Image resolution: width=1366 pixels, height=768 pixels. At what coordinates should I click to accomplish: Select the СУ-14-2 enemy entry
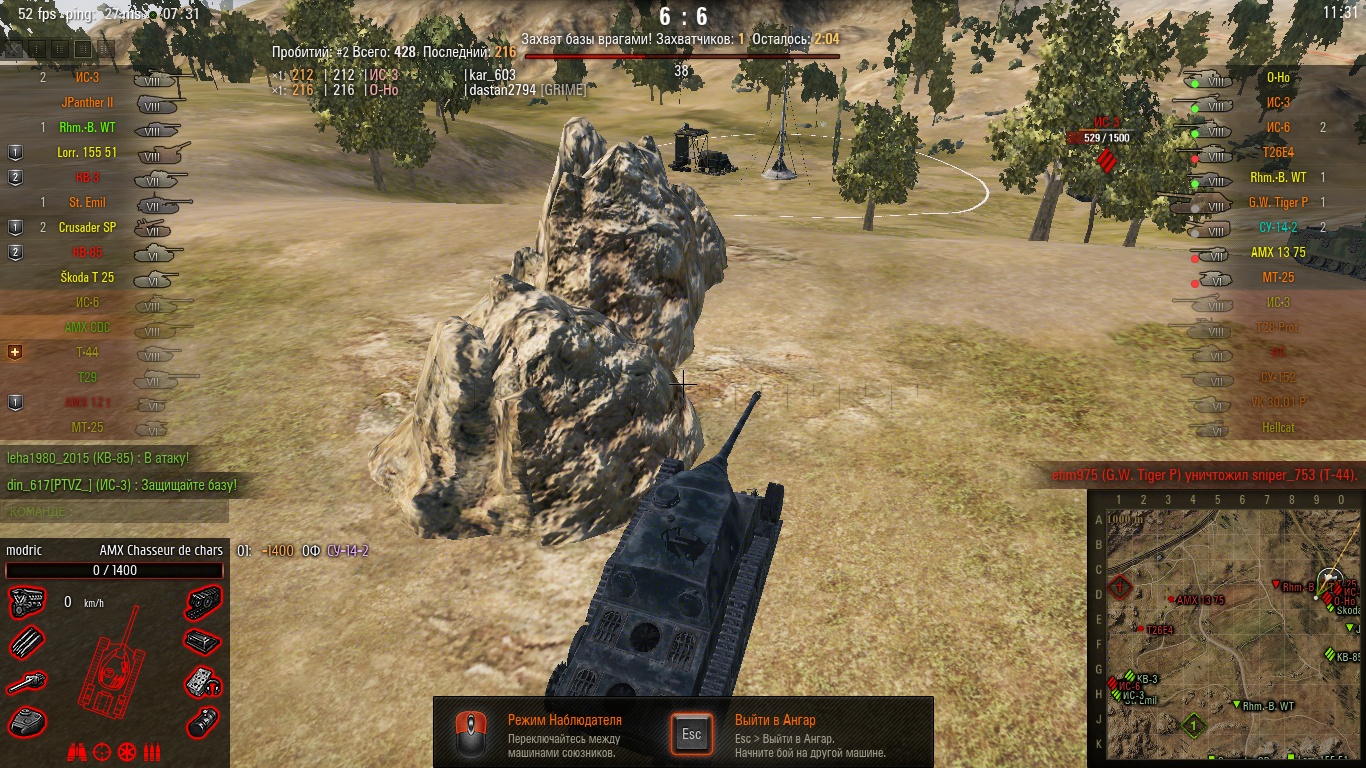click(x=1277, y=228)
